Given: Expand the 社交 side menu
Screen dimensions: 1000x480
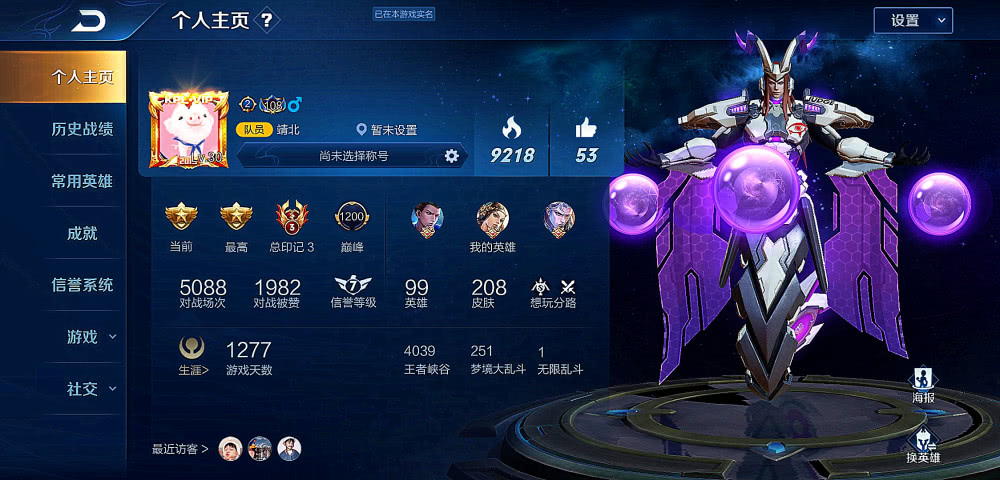Looking at the screenshot, I should click(90, 389).
